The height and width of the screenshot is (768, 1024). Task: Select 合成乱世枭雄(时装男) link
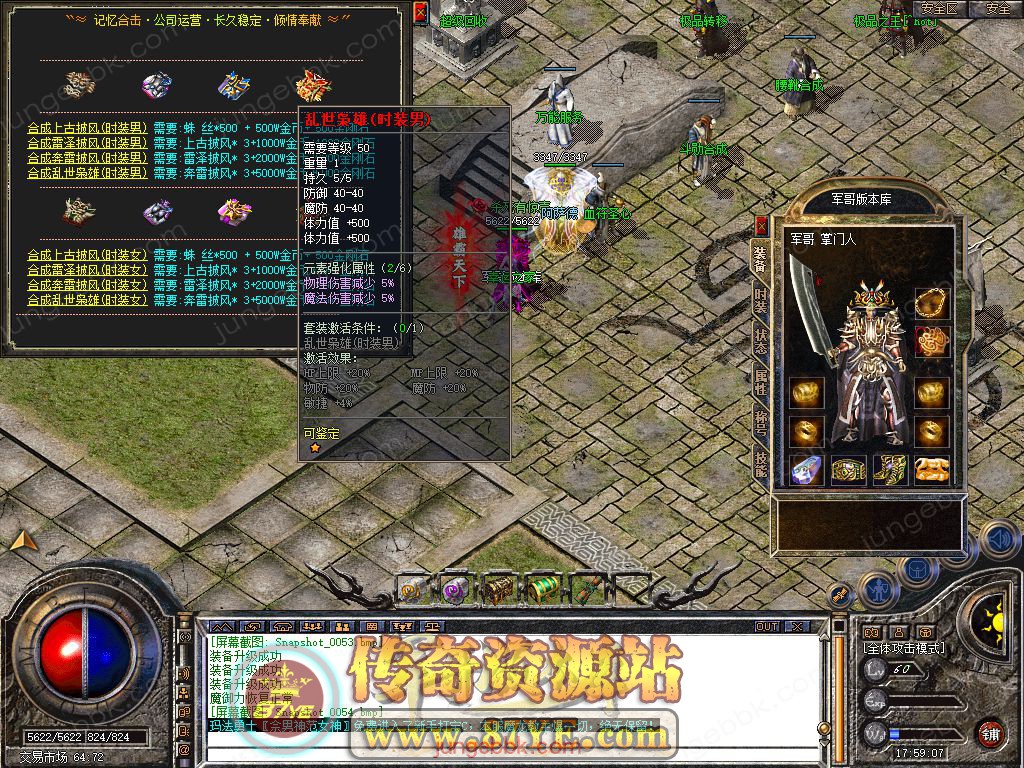pyautogui.click(x=87, y=172)
